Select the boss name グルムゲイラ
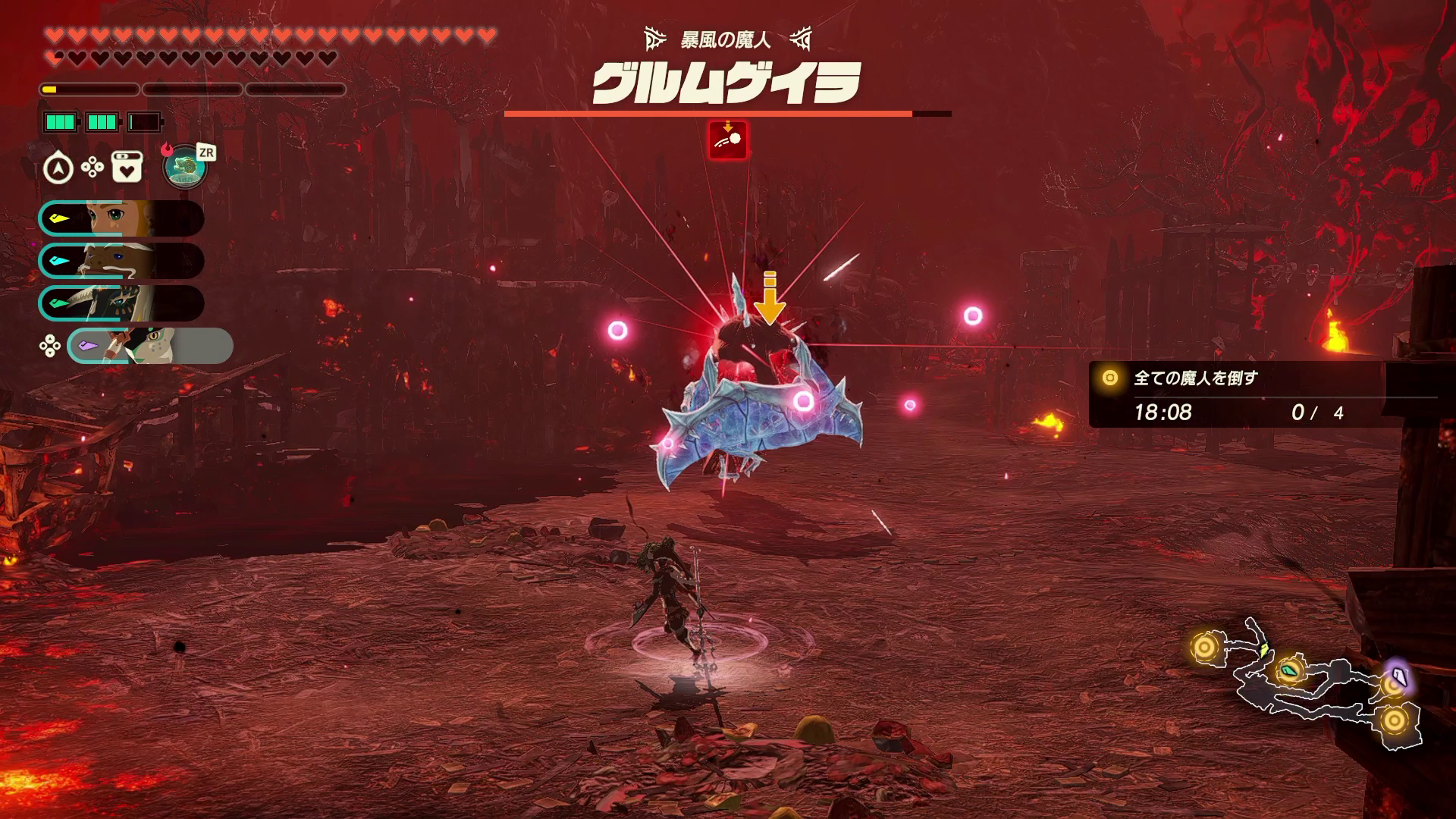 [726, 83]
